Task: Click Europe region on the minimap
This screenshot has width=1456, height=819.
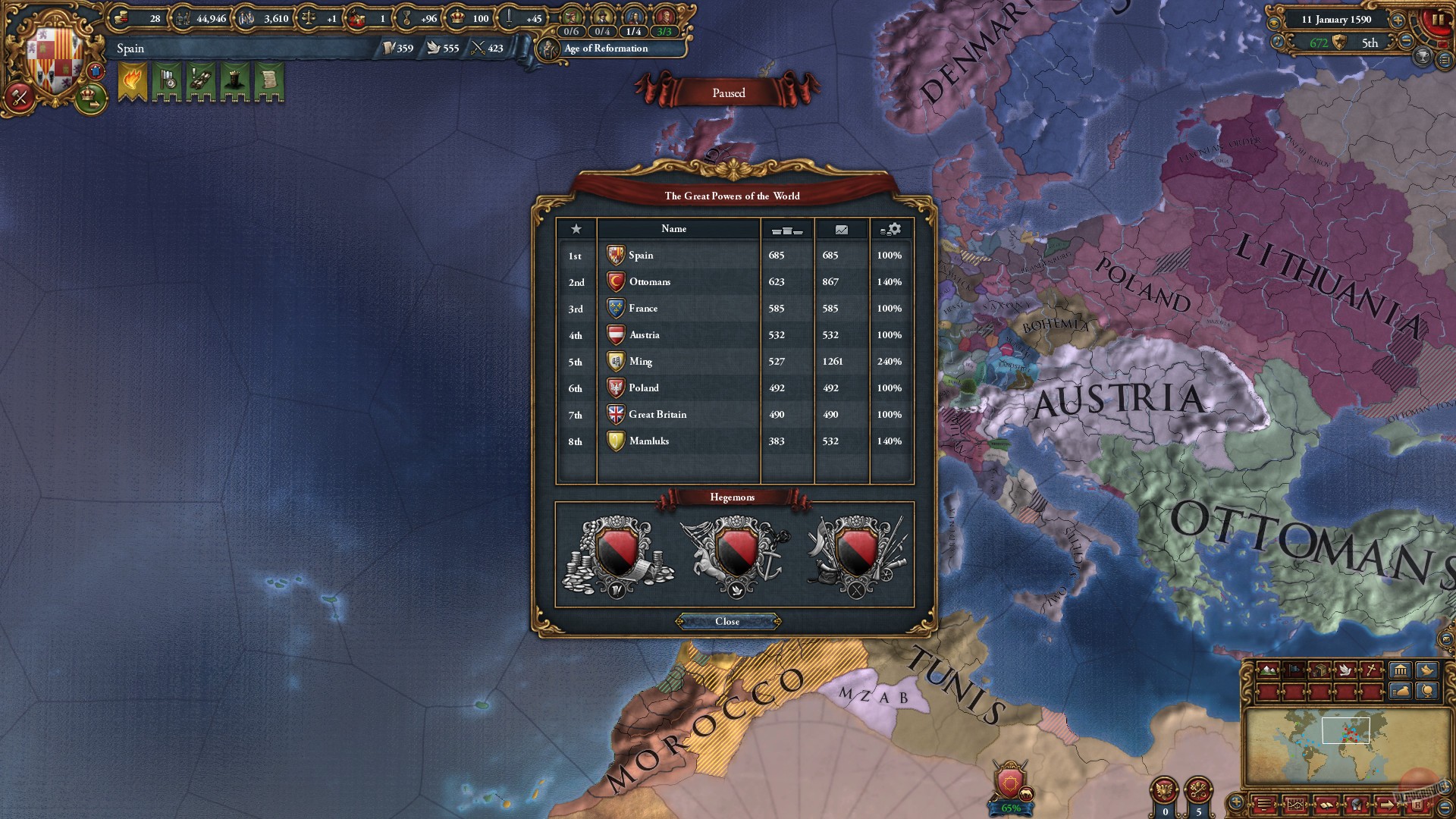Action: pyautogui.click(x=1351, y=732)
